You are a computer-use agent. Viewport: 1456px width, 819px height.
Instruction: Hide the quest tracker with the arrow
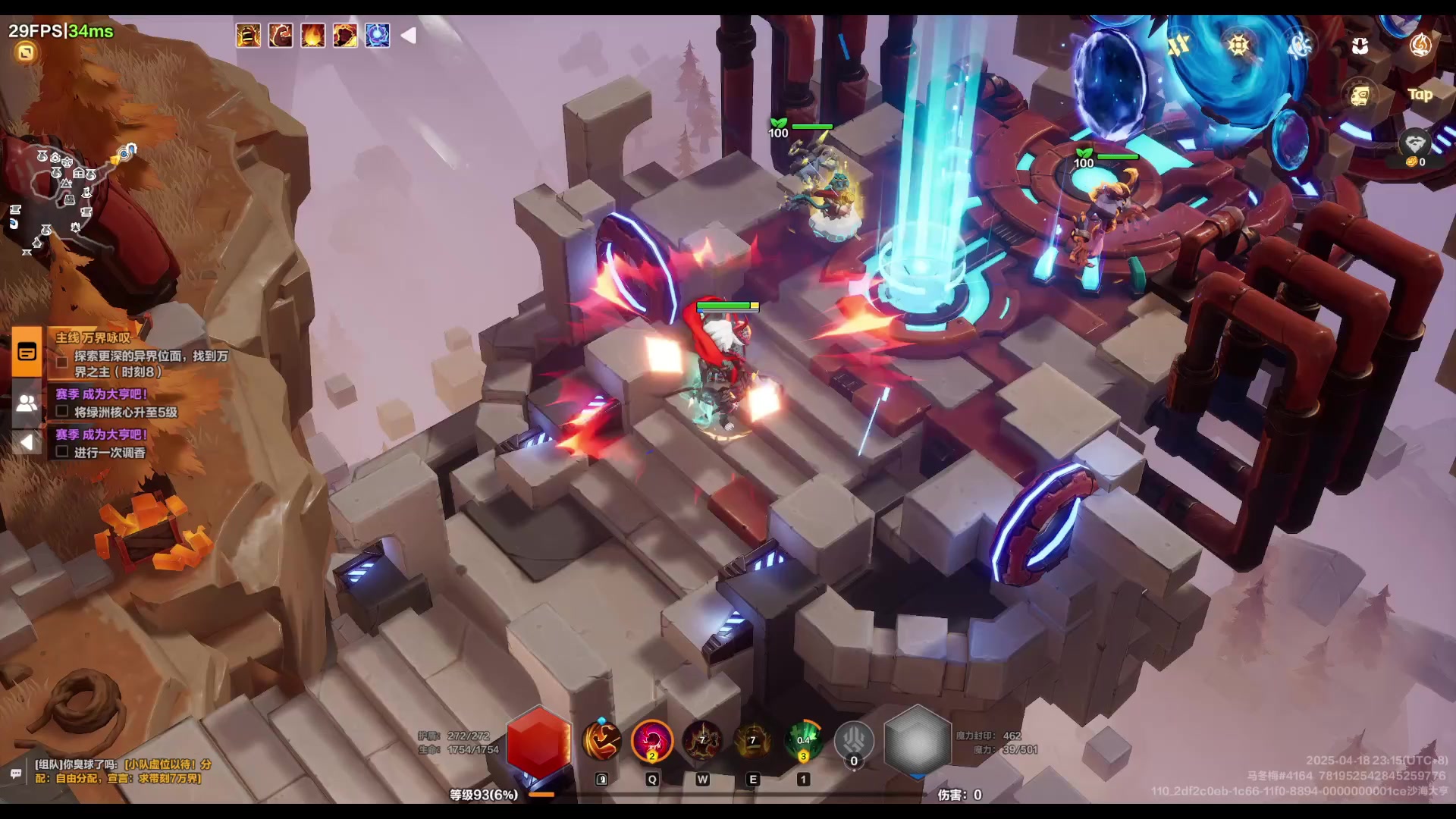tap(27, 442)
